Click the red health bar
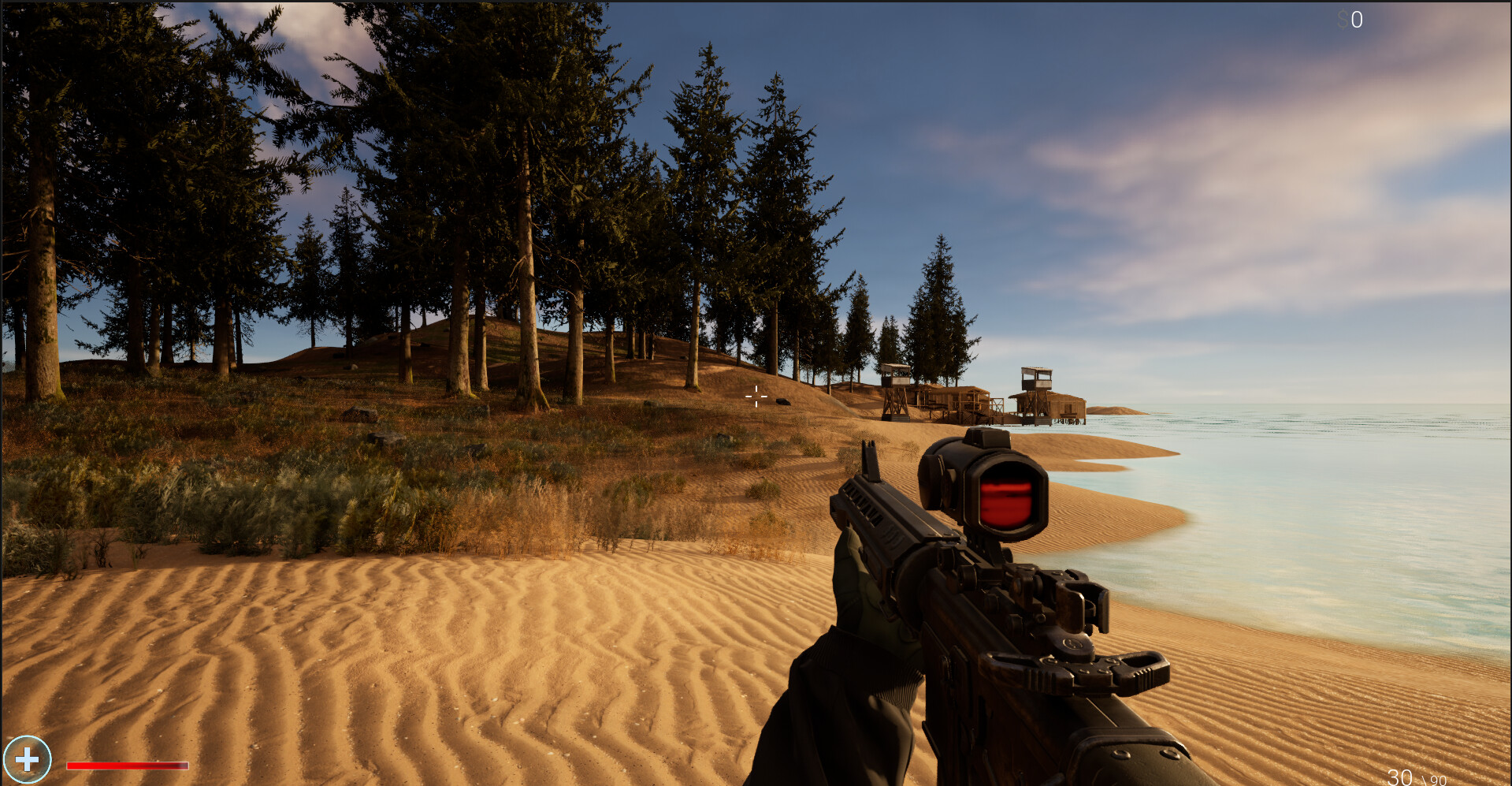The image size is (1512, 786). (126, 765)
